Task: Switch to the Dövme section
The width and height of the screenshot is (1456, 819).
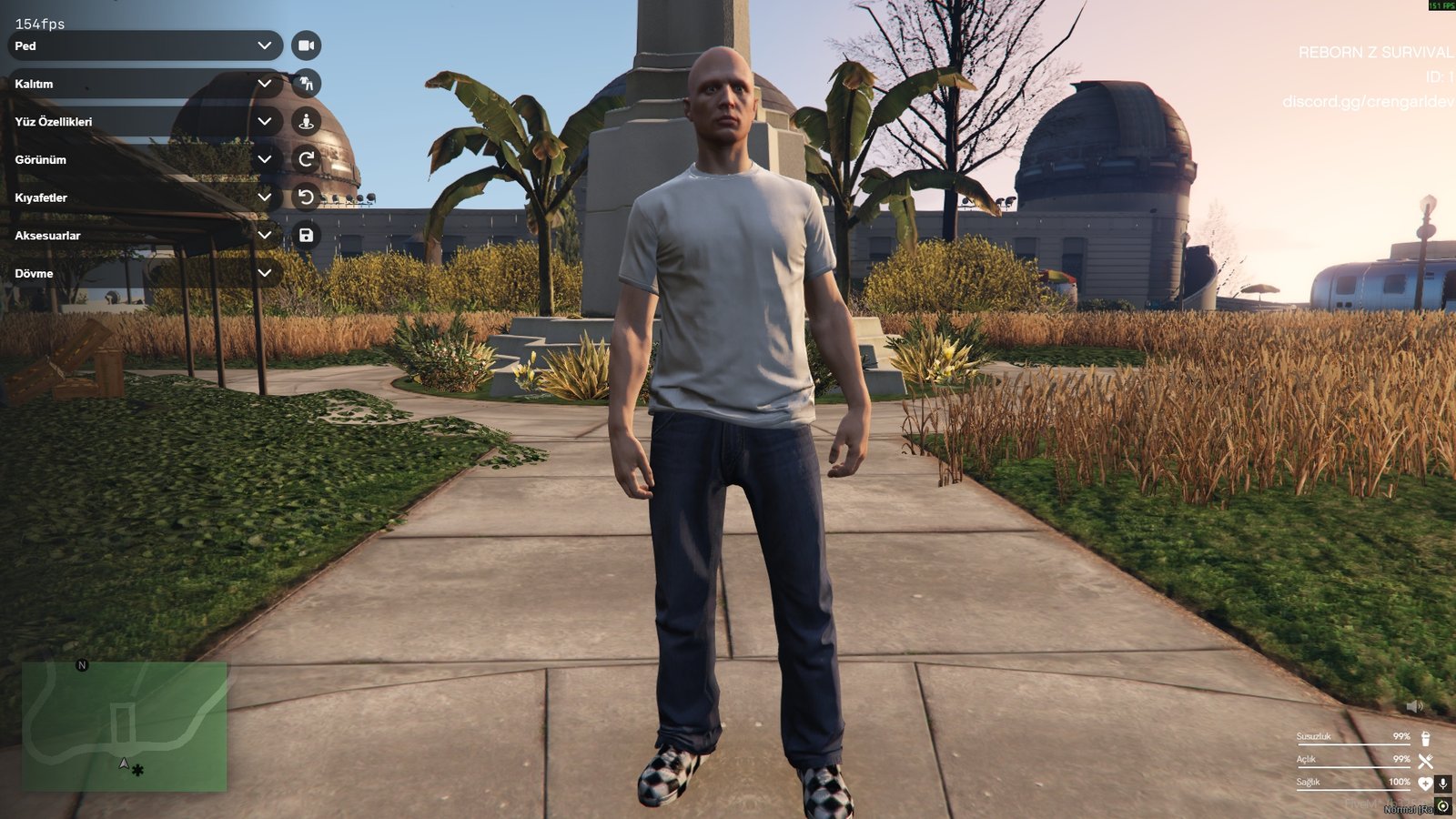Action: pyautogui.click(x=141, y=273)
